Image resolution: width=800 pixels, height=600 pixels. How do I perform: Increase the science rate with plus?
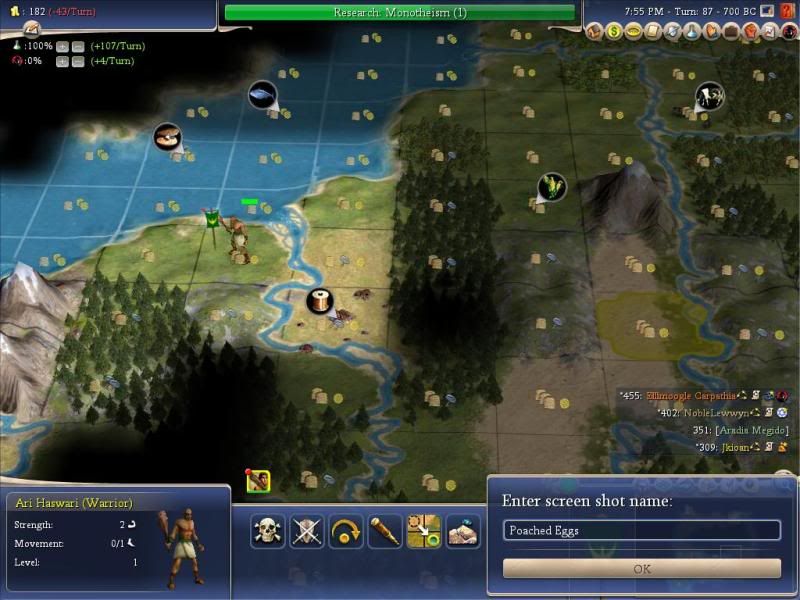[62, 46]
